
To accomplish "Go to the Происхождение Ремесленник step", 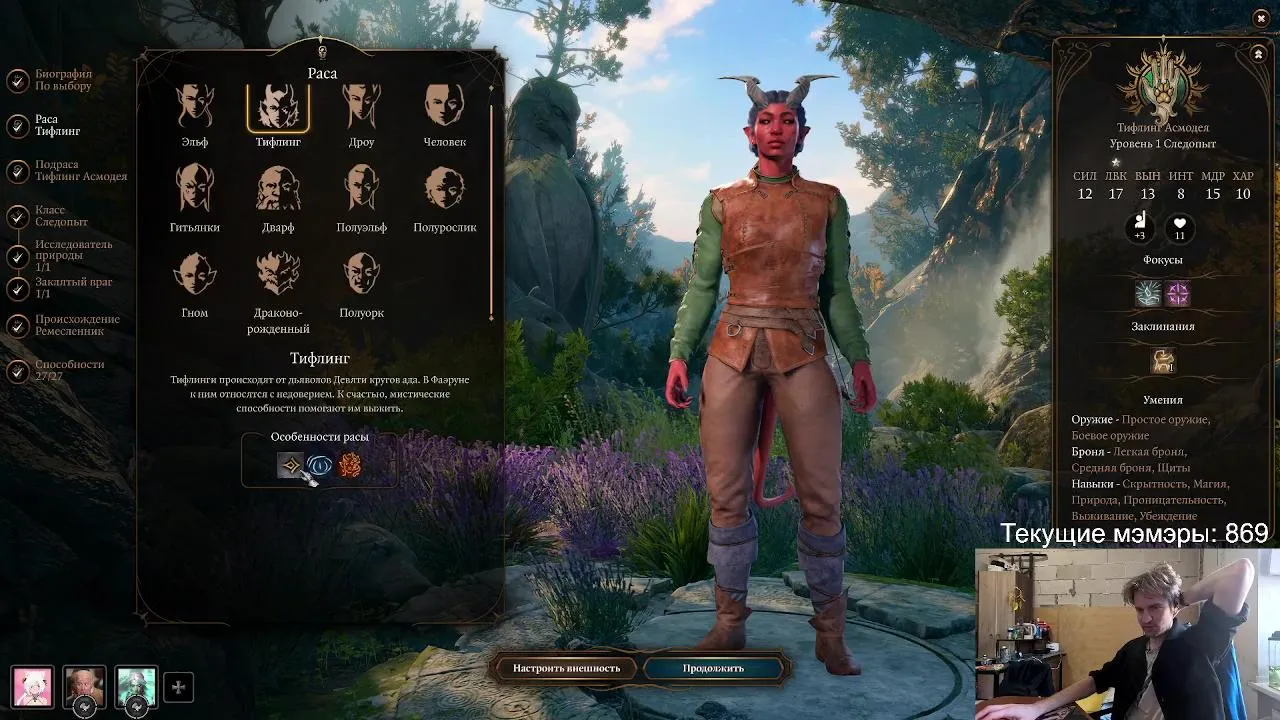I will [76, 325].
